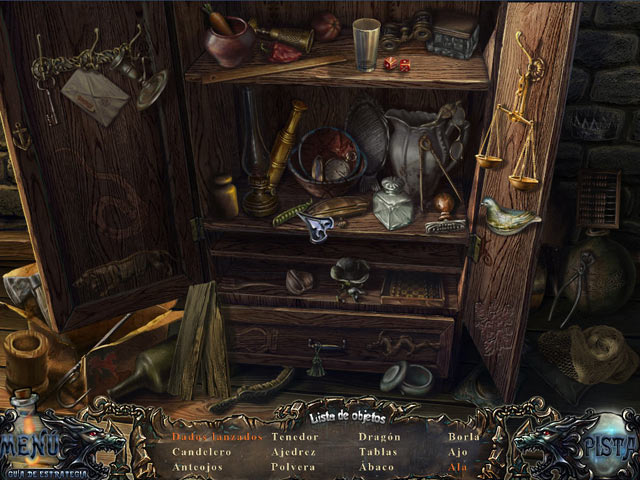The width and height of the screenshot is (640, 480).
Task: Select the 'Borla' list entry
Action: point(464,437)
